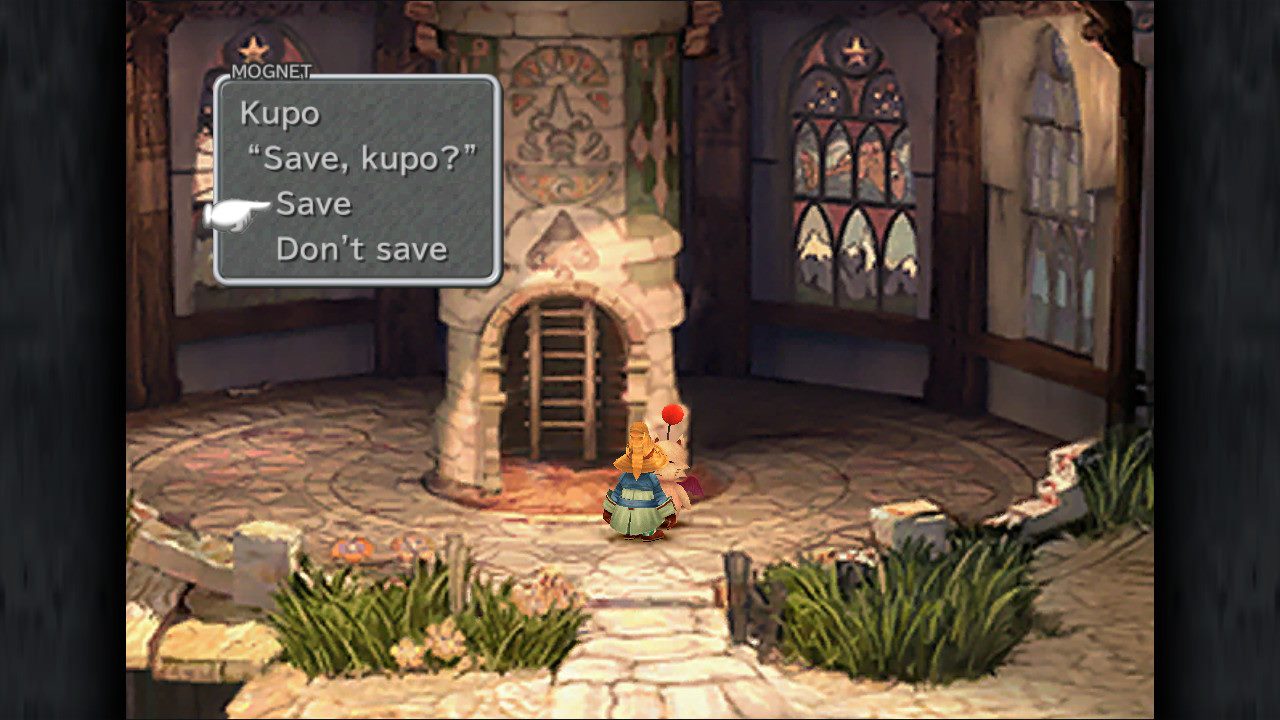Viewport: 1280px width, 720px height.
Task: Select the Don't save option
Action: 363,249
